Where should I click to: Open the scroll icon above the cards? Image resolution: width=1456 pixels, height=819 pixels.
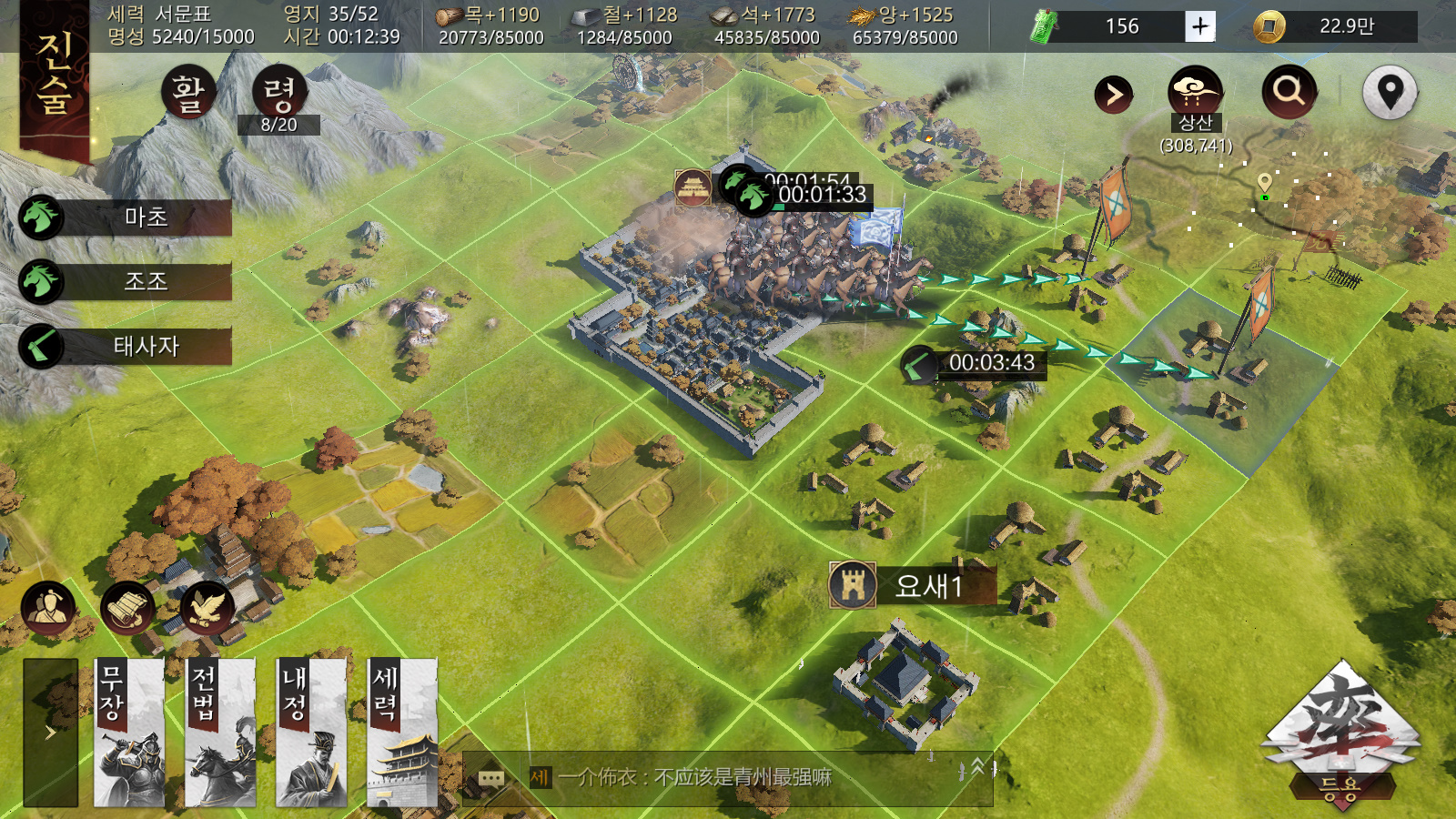pos(127,608)
